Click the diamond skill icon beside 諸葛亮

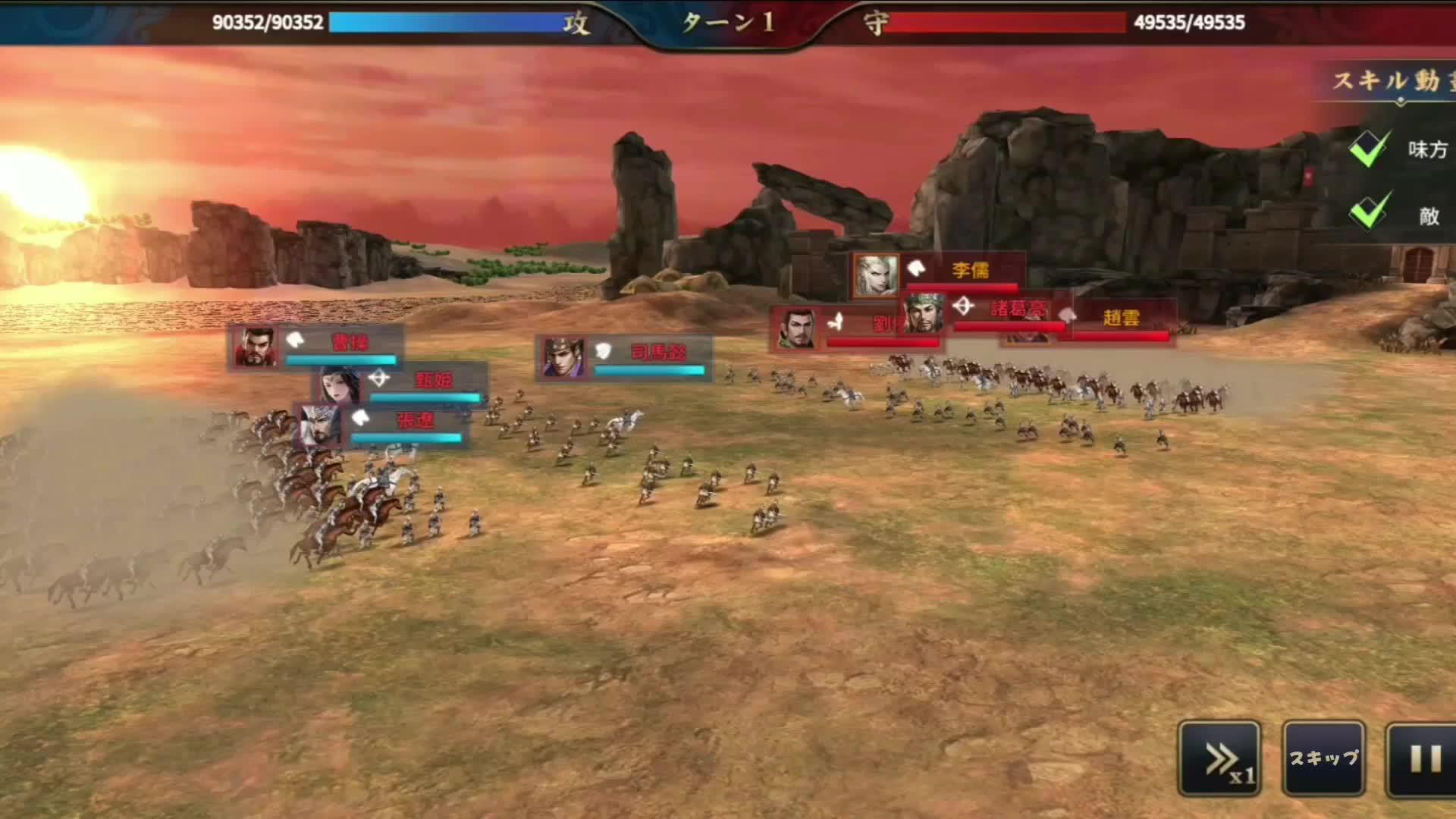coord(965,306)
